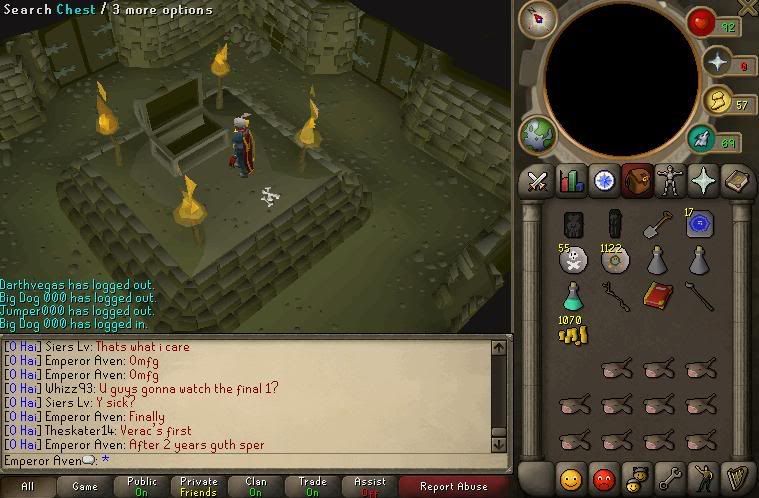Select the spade in the inventory
This screenshot has height=498, width=759.
coord(657,225)
